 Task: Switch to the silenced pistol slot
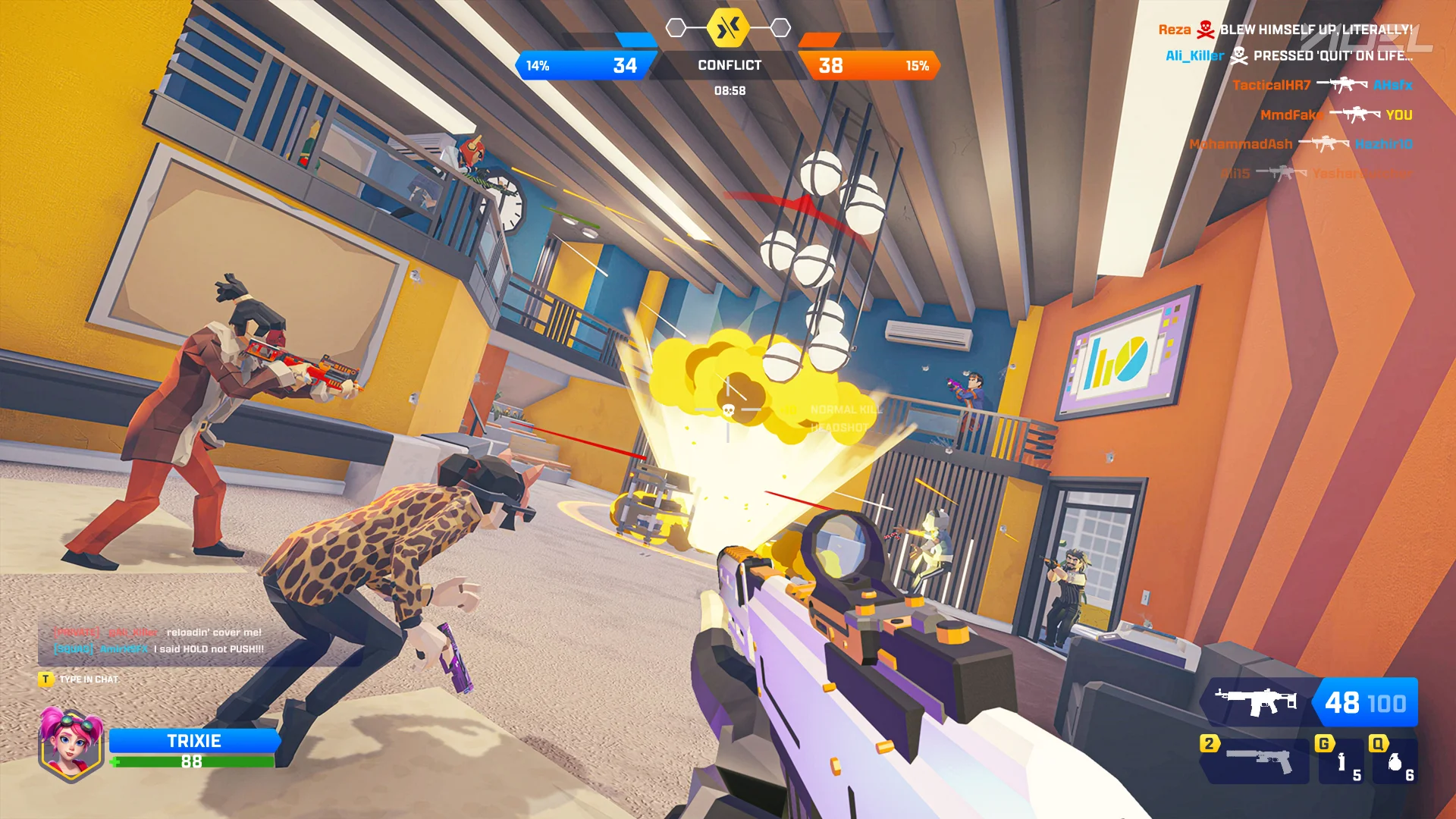(1256, 761)
